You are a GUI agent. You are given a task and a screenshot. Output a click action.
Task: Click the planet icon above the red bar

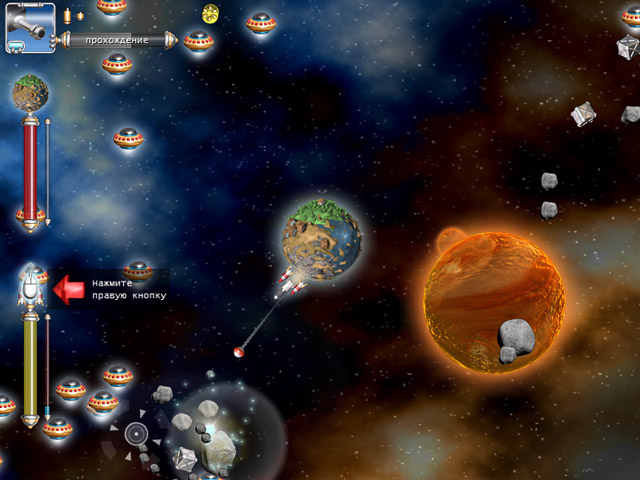point(30,95)
